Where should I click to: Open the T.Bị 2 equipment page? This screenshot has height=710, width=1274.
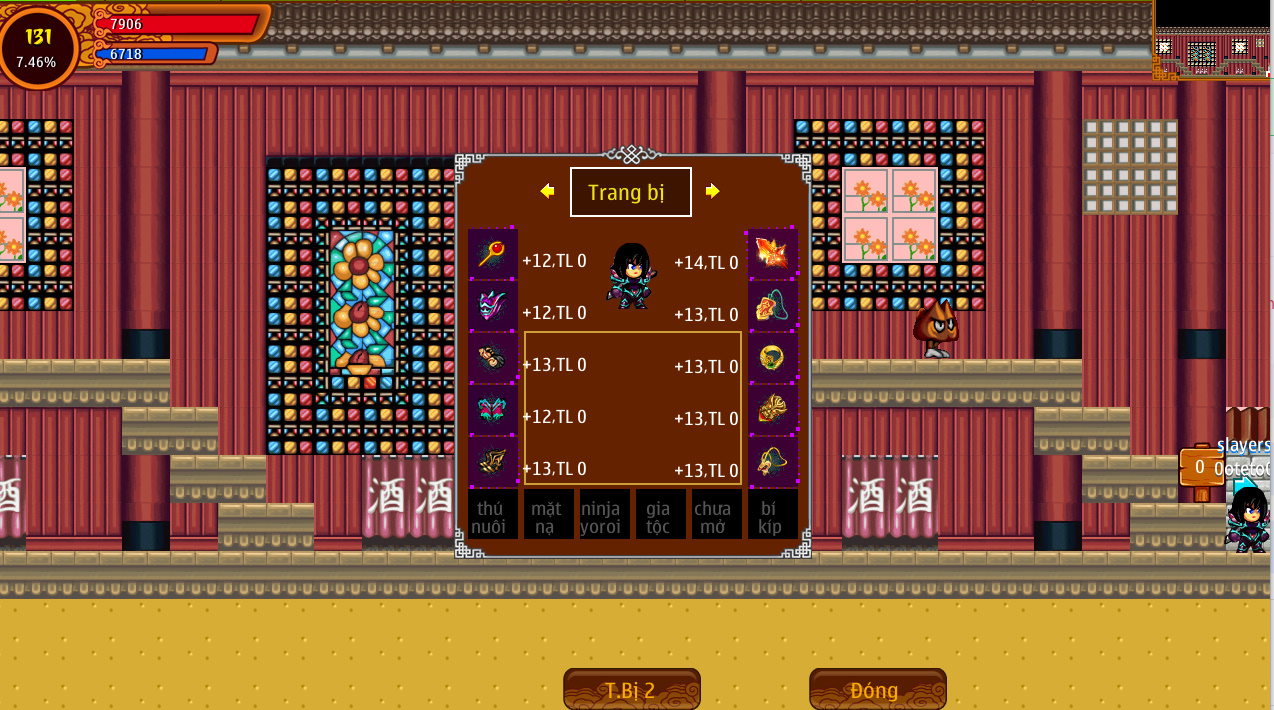click(631, 690)
